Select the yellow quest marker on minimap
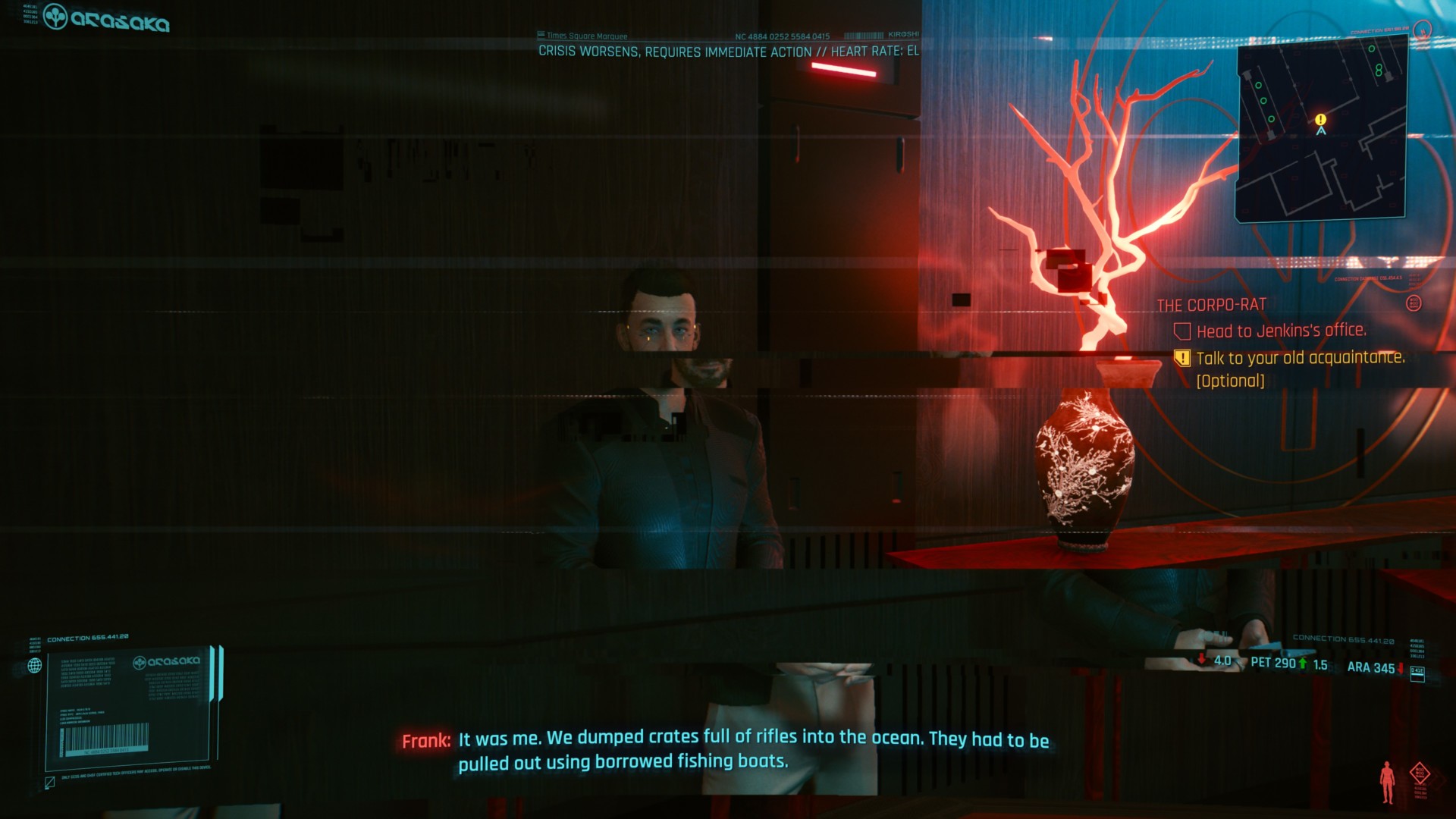This screenshot has height=819, width=1456. [1320, 120]
